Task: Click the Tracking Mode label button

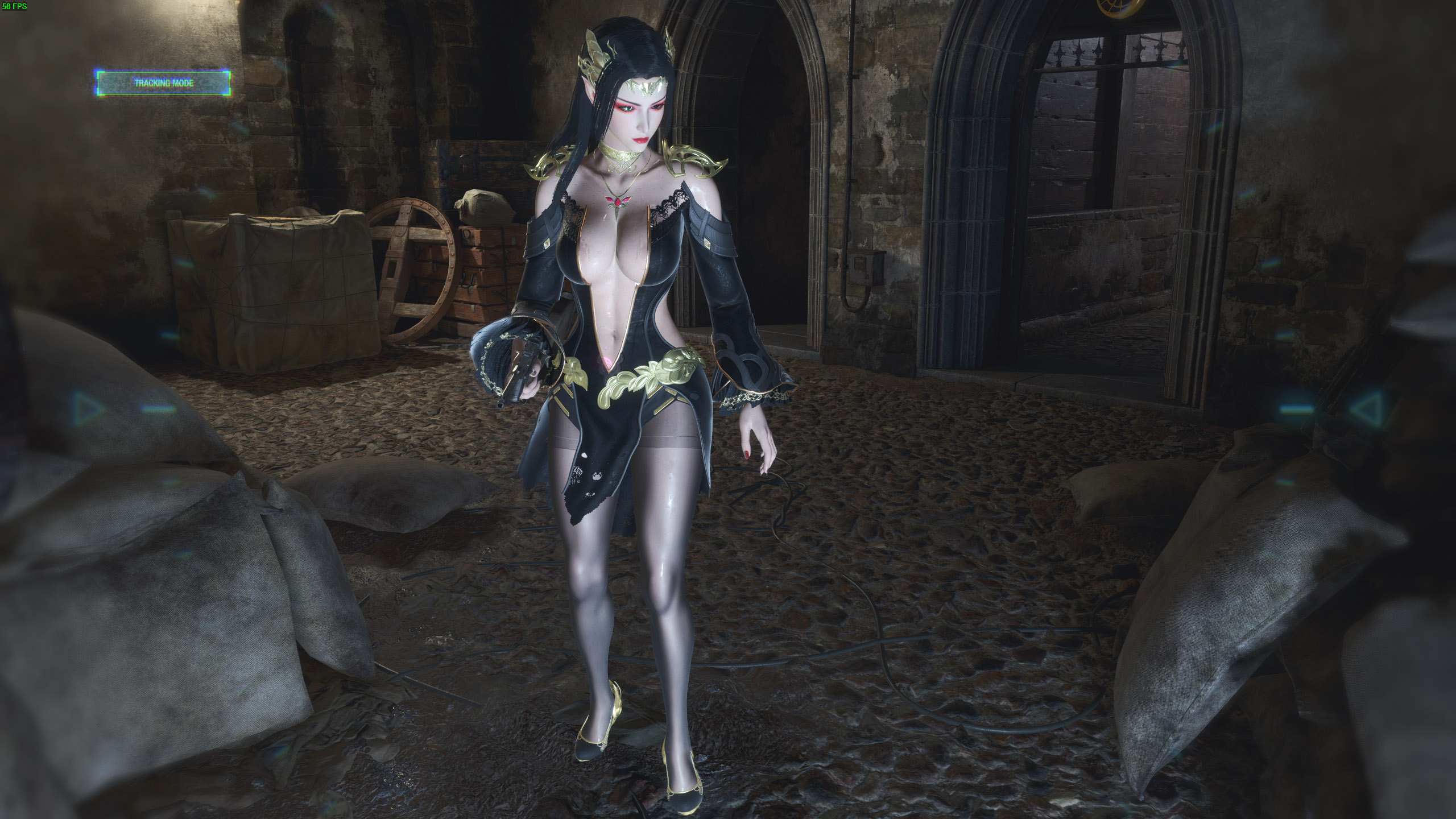Action: [163, 83]
